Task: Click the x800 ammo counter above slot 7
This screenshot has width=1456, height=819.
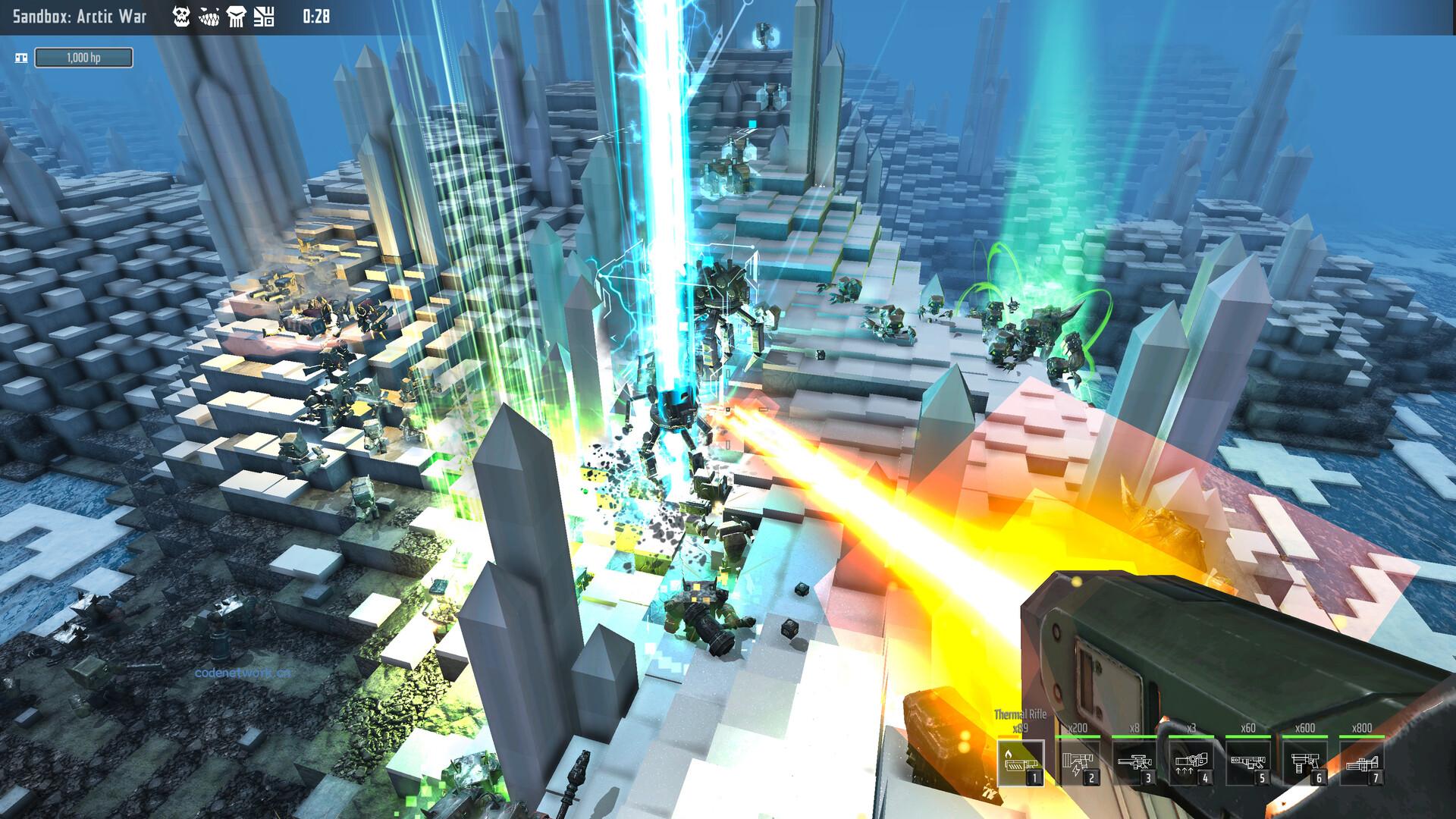Action: click(x=1362, y=727)
